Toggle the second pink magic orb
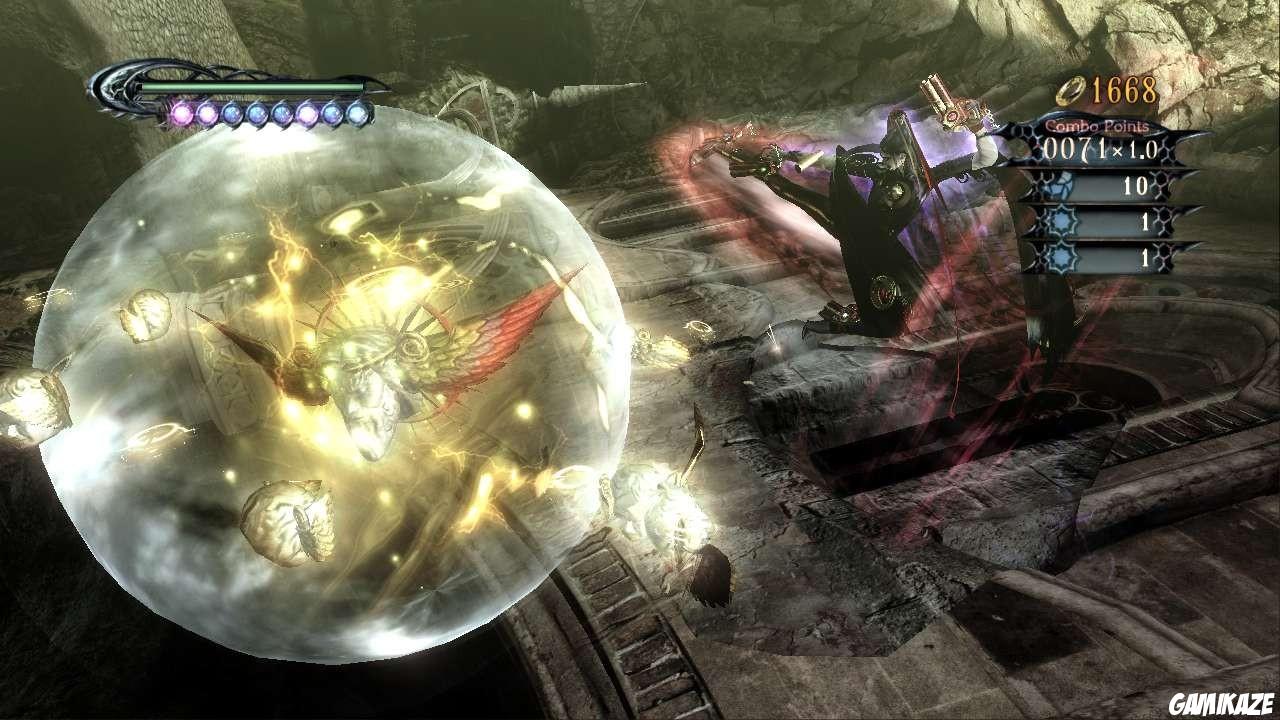 point(206,113)
